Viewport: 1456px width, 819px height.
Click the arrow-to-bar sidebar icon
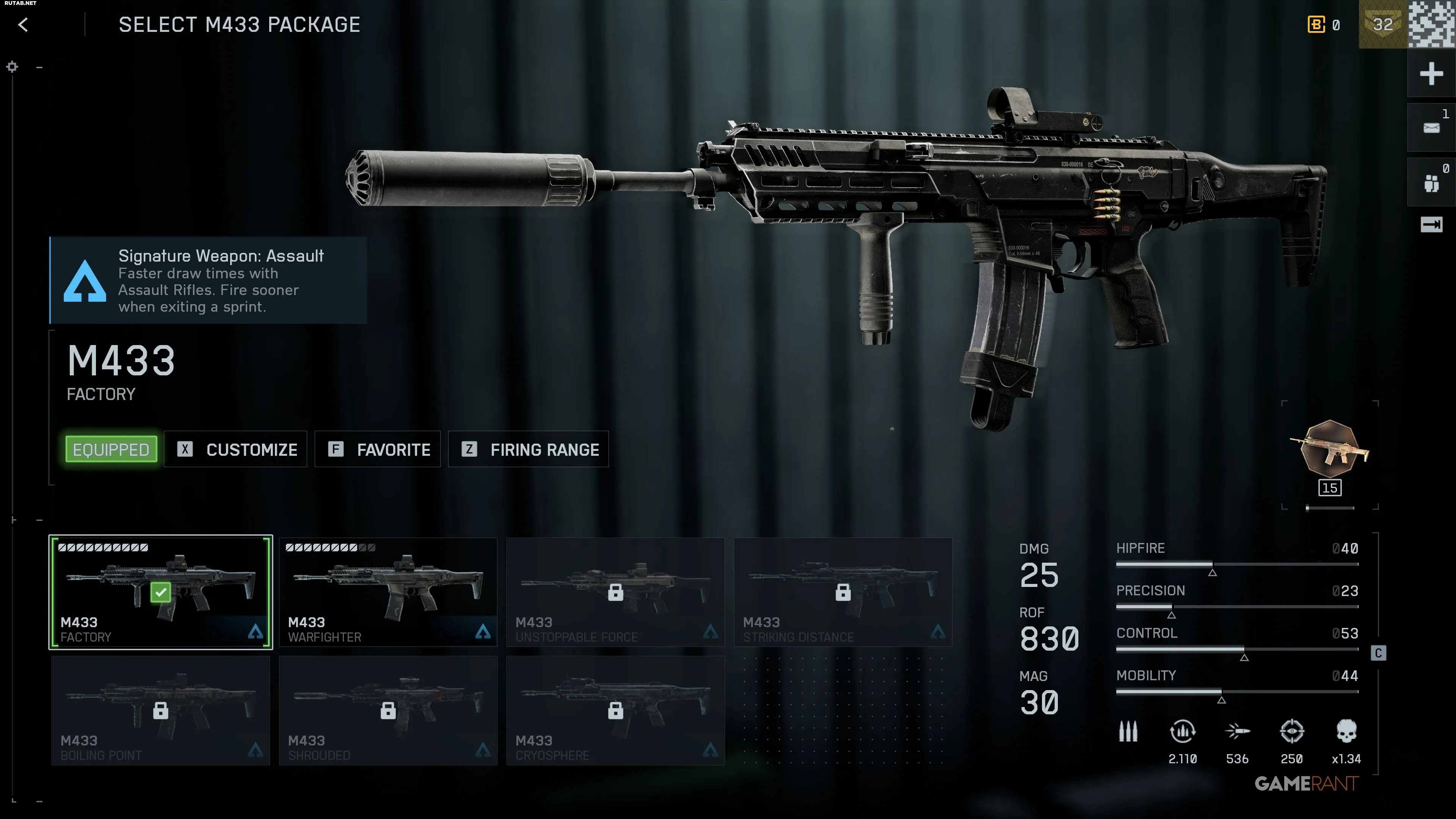1431,225
